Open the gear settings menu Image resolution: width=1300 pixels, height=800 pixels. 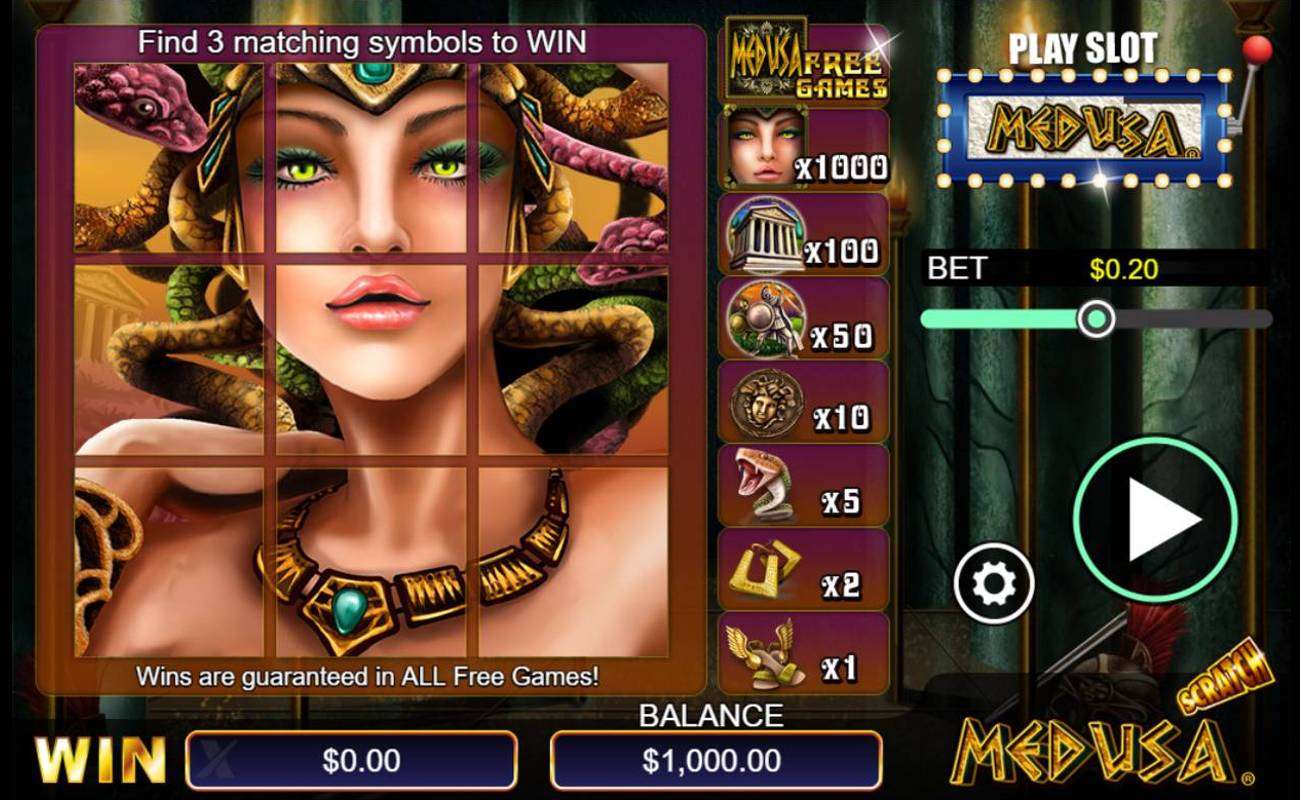[x=992, y=585]
